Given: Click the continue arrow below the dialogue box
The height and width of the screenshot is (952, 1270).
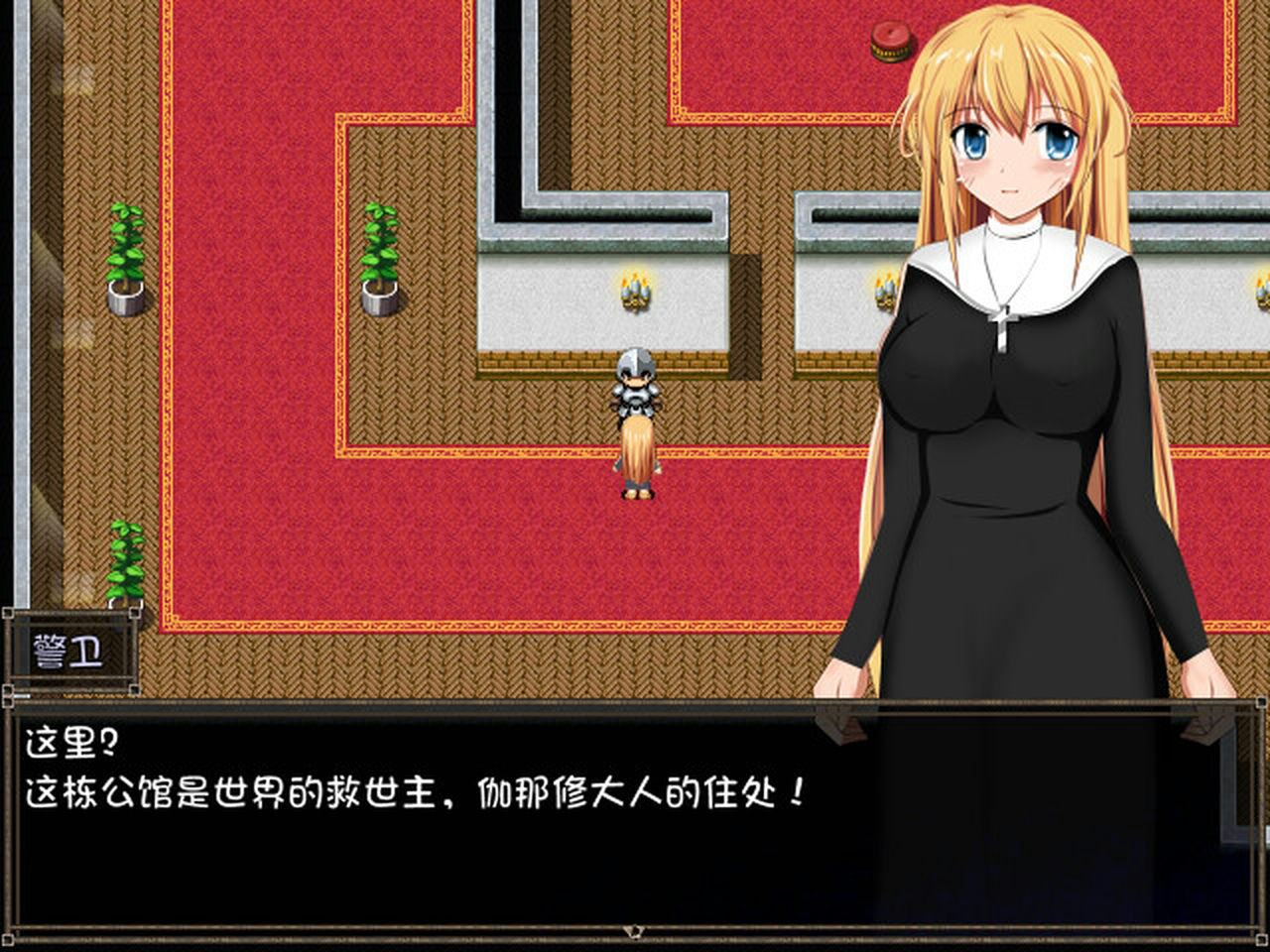Looking at the screenshot, I should (x=634, y=930).
